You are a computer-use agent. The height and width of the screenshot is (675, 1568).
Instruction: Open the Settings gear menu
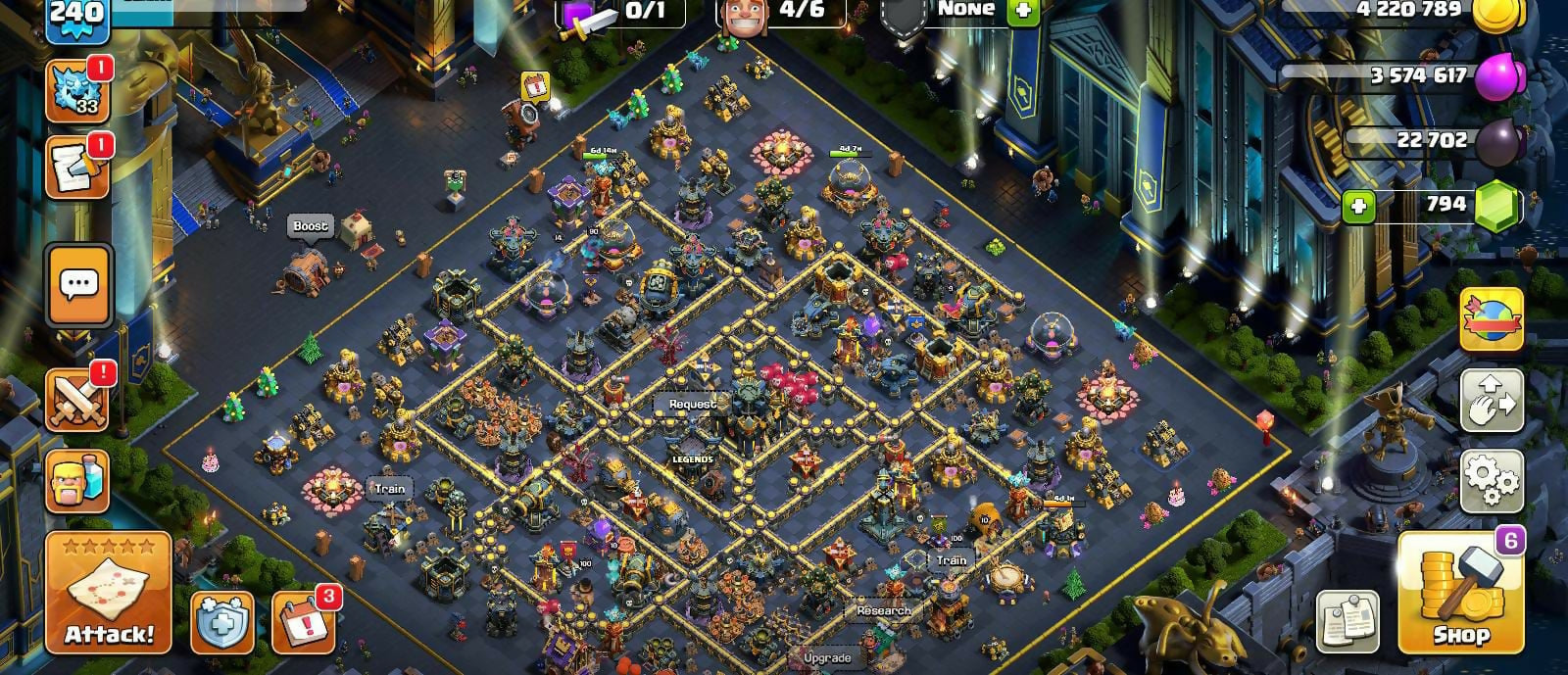1492,480
